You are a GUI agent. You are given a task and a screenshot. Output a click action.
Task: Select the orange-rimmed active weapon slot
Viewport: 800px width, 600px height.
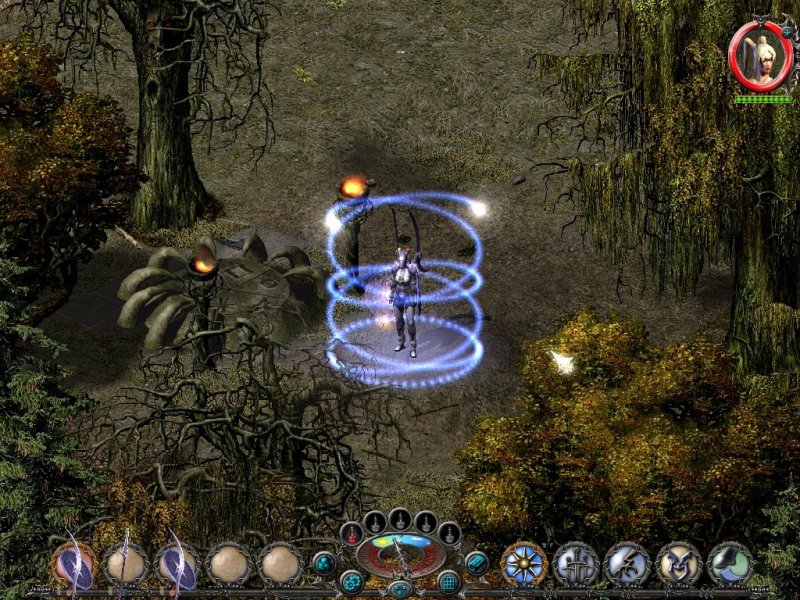74,564
